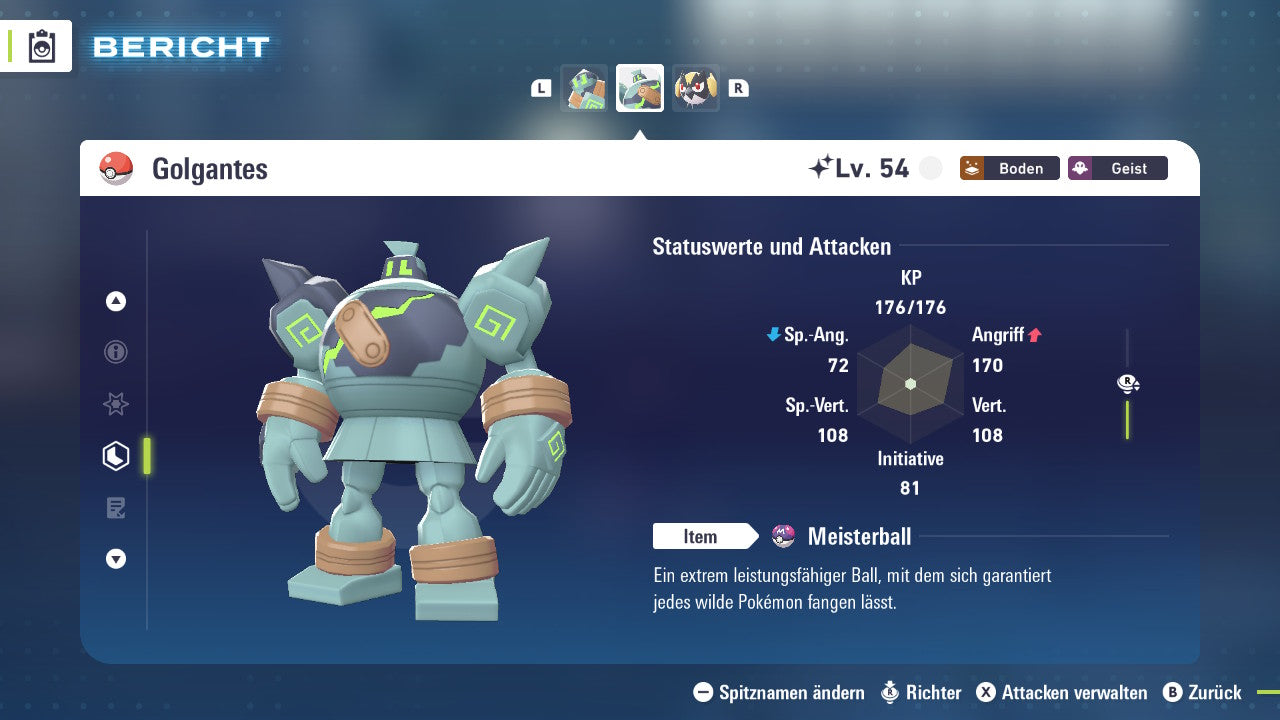Click the star ribbon icon in sidebar

point(115,404)
